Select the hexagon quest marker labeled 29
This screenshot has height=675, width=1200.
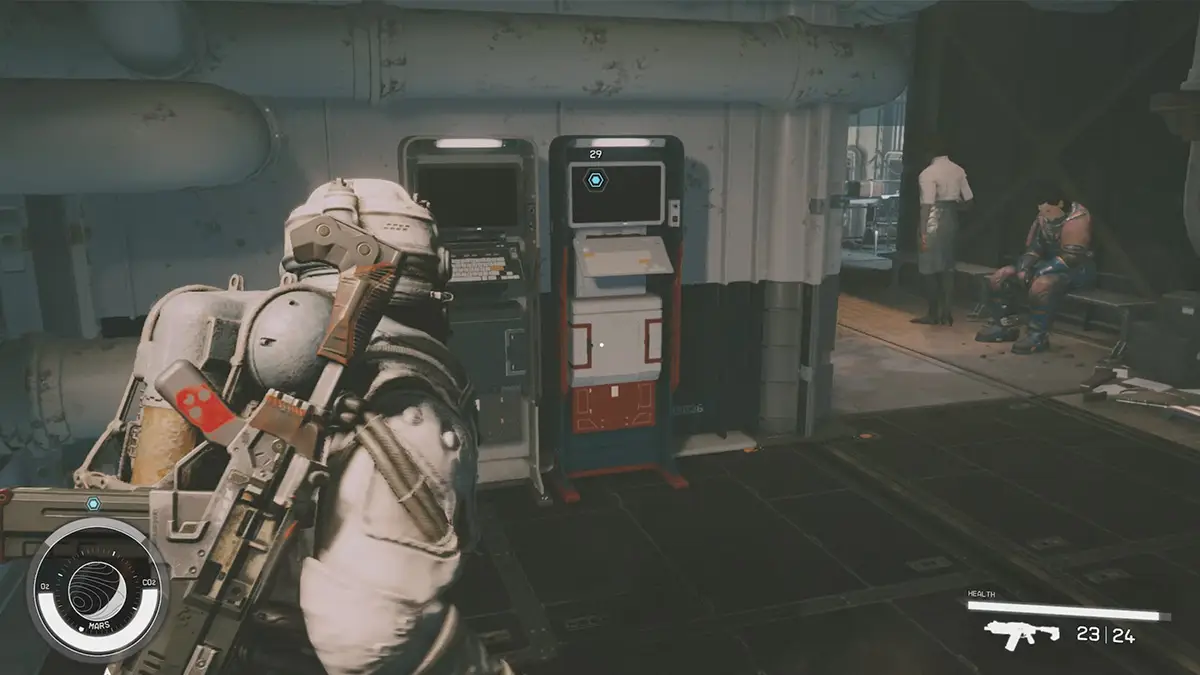(x=596, y=180)
